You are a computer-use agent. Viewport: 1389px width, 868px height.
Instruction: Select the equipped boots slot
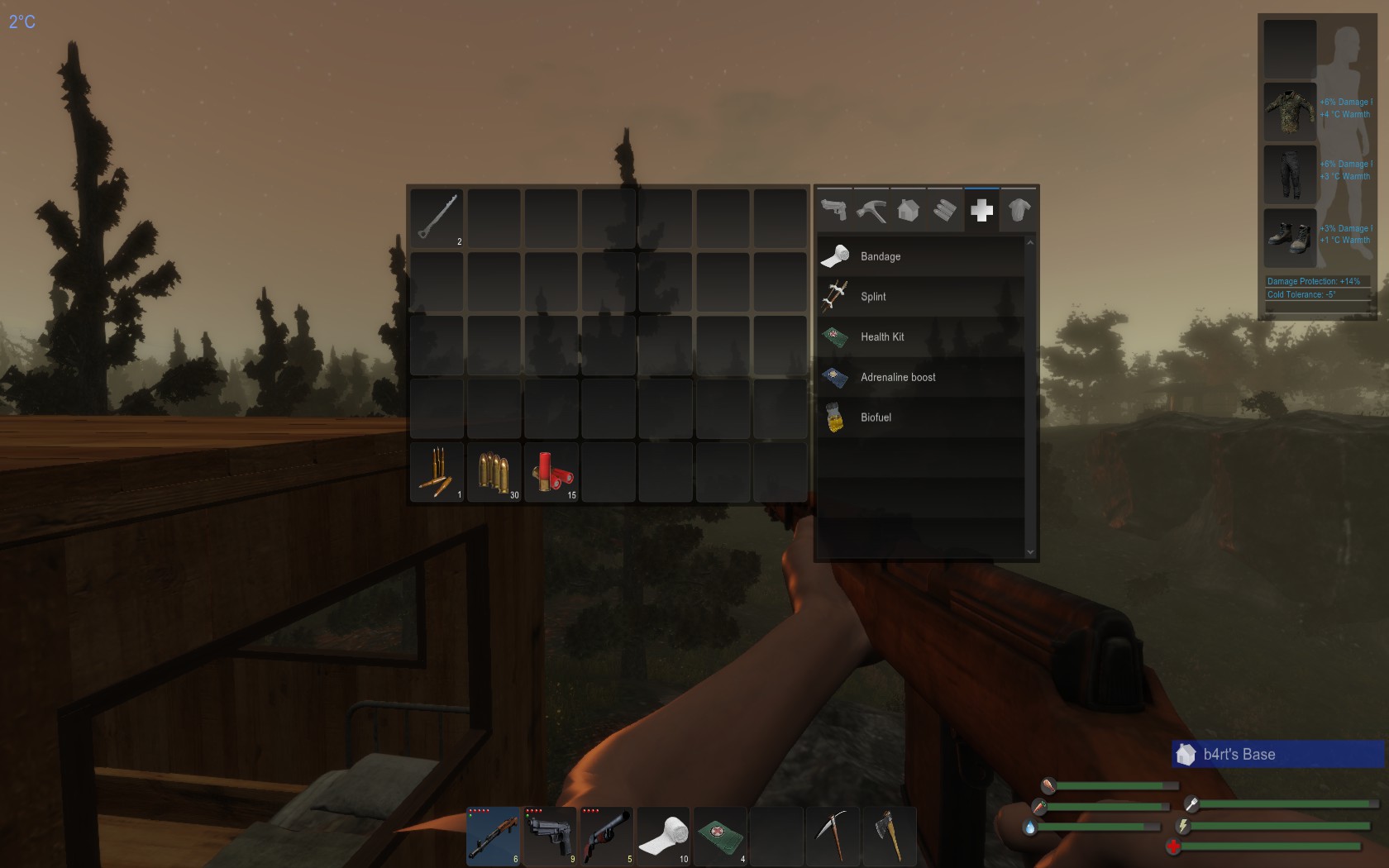(1290, 238)
